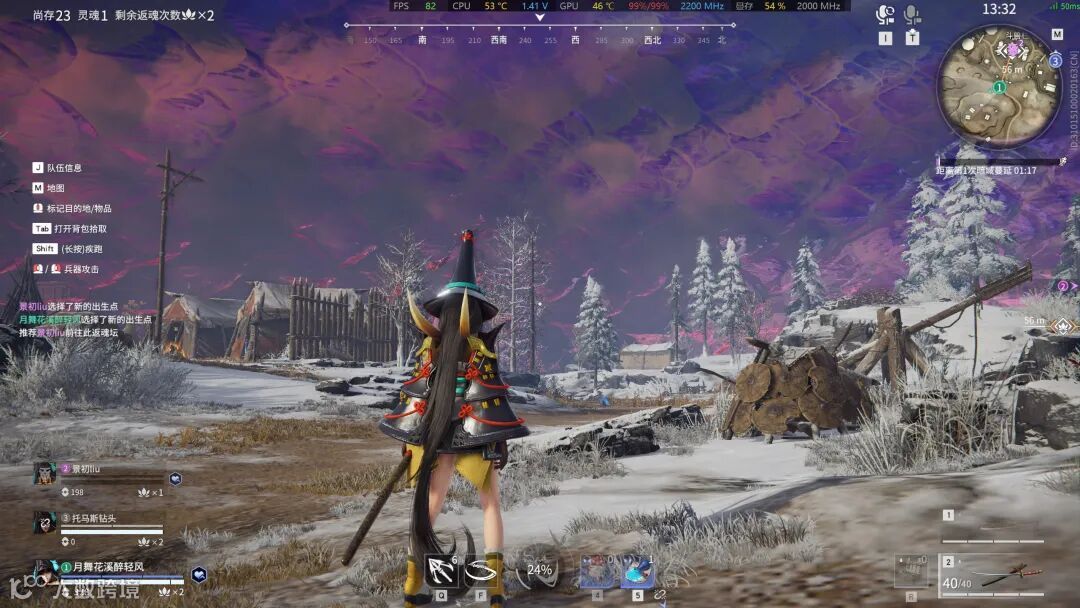Toggle the microphone icon
This screenshot has height=608, width=1080.
tap(912, 15)
